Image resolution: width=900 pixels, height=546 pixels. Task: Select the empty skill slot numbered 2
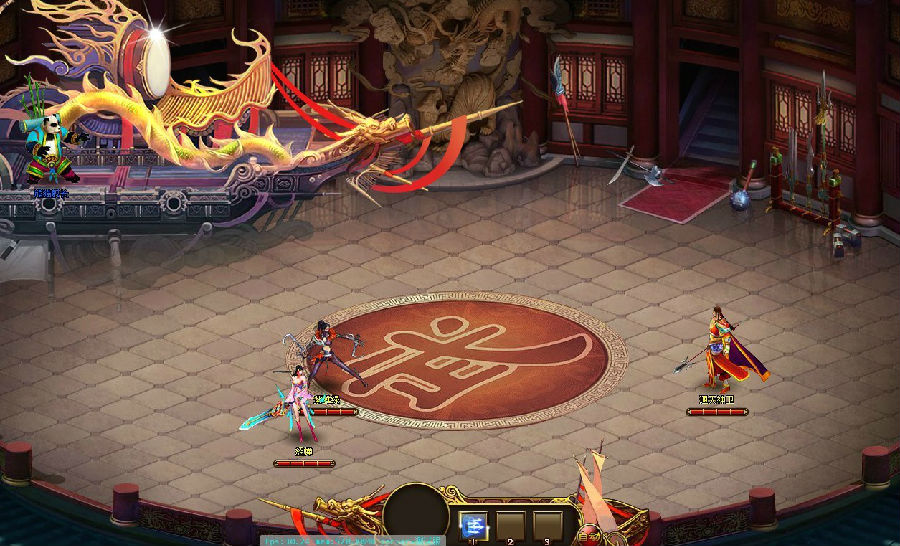(510, 524)
